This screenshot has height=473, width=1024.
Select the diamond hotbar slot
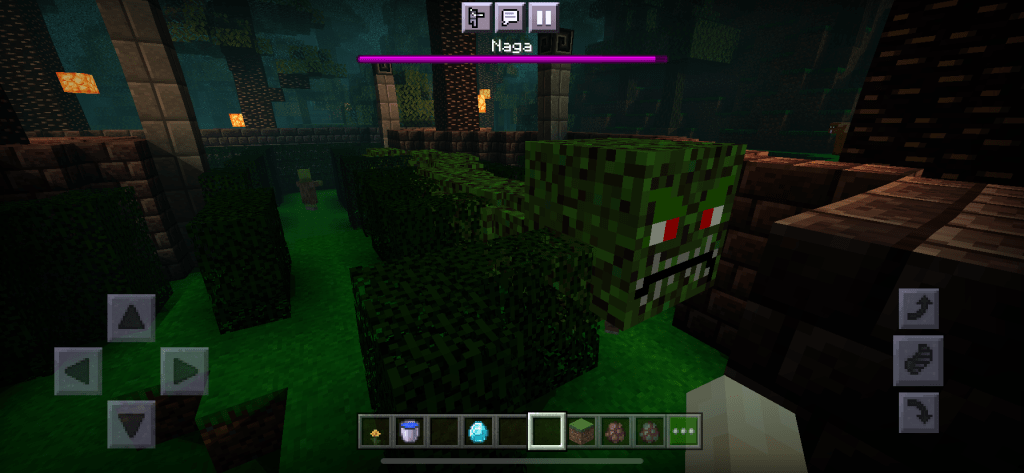coord(478,431)
